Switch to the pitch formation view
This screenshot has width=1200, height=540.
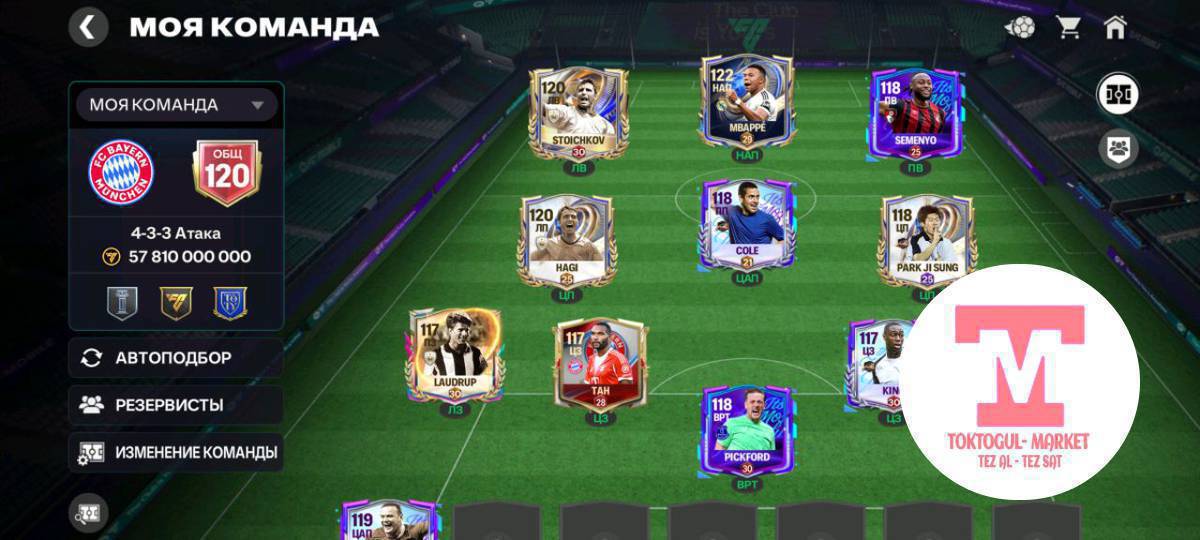[1118, 95]
